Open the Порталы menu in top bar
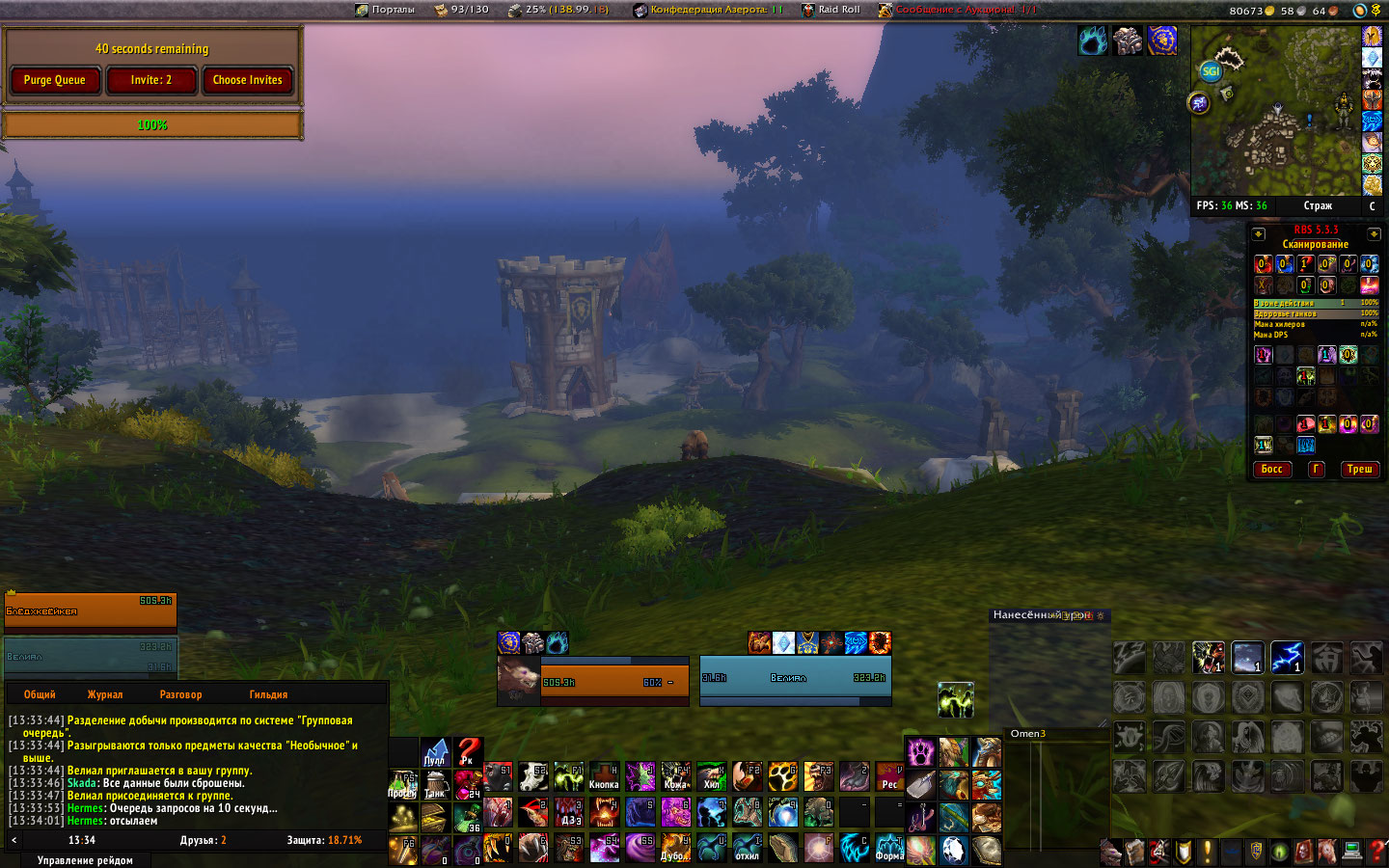1389x868 pixels. click(385, 10)
